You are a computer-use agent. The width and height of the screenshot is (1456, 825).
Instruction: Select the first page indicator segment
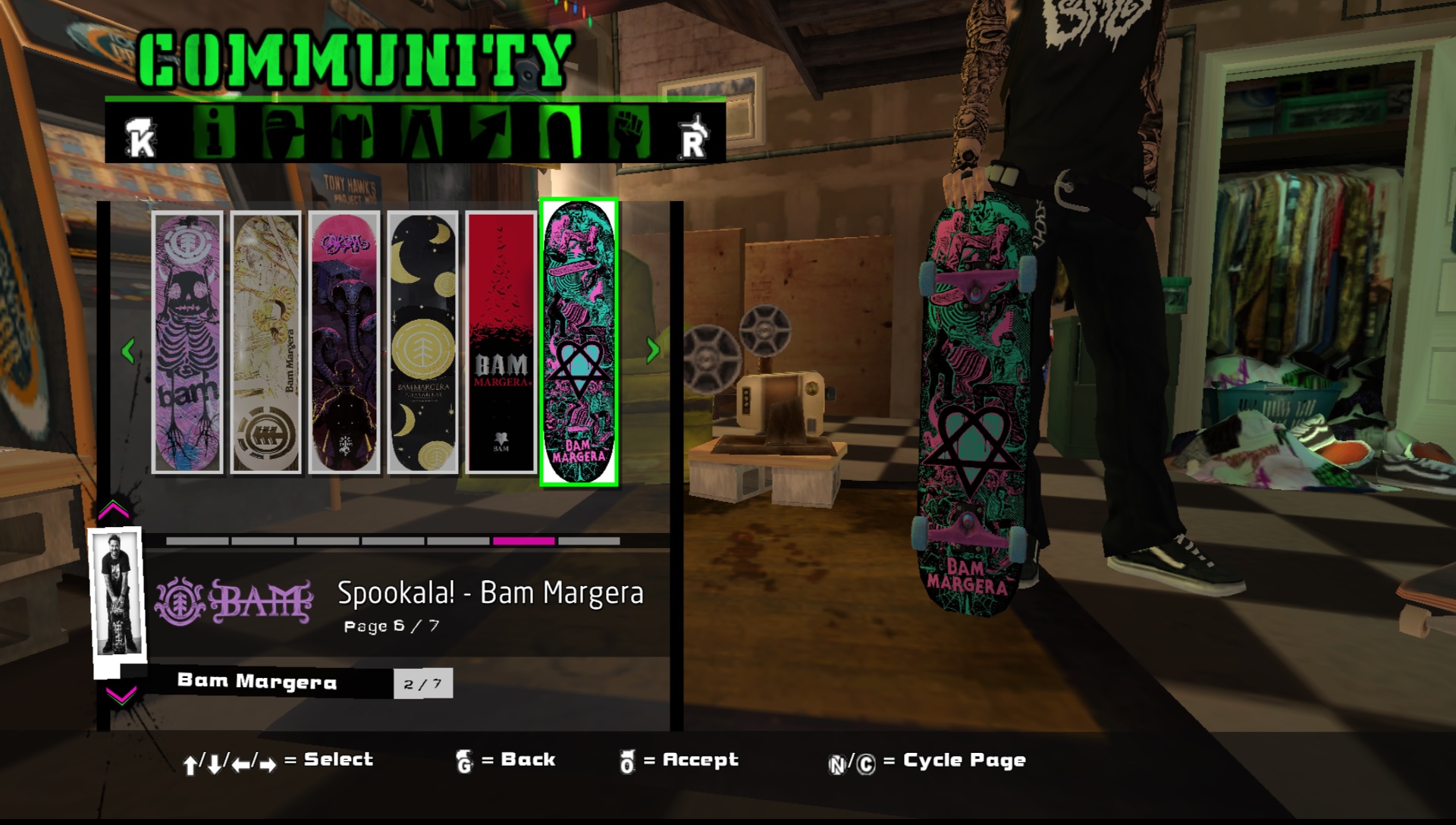pos(197,541)
